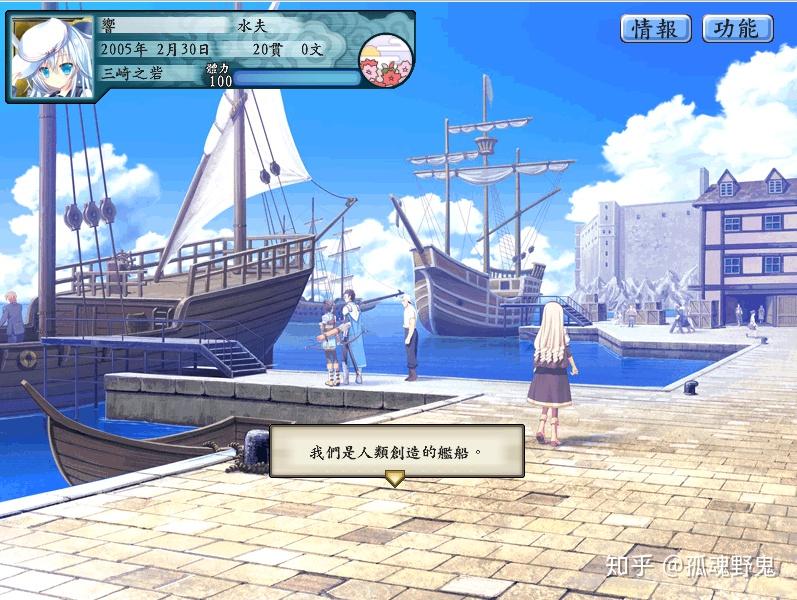Advance dialogue with the yellow arrow
797x600 pixels.
tap(395, 479)
